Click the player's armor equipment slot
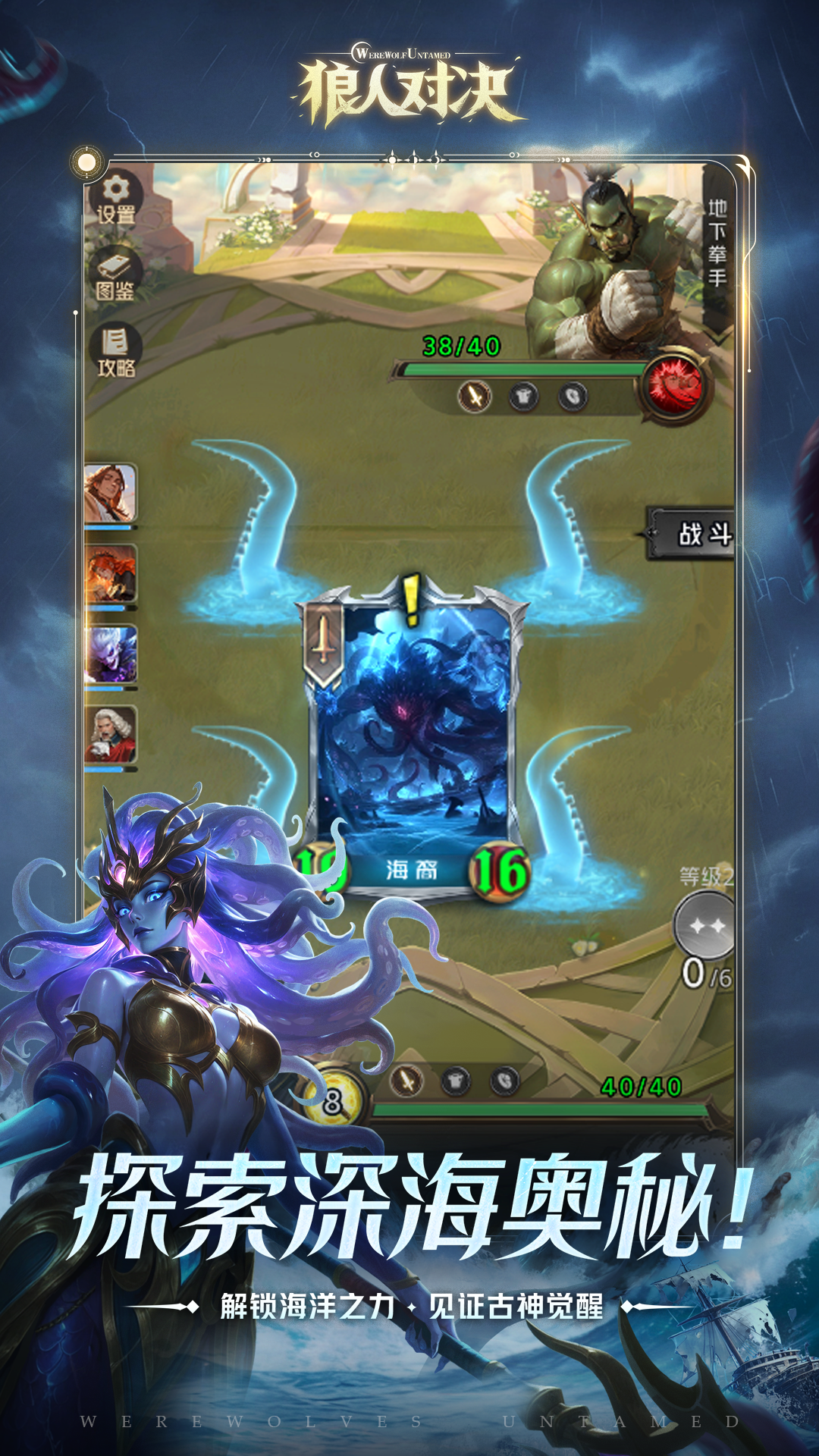This screenshot has height=1456, width=819. 456,1080
